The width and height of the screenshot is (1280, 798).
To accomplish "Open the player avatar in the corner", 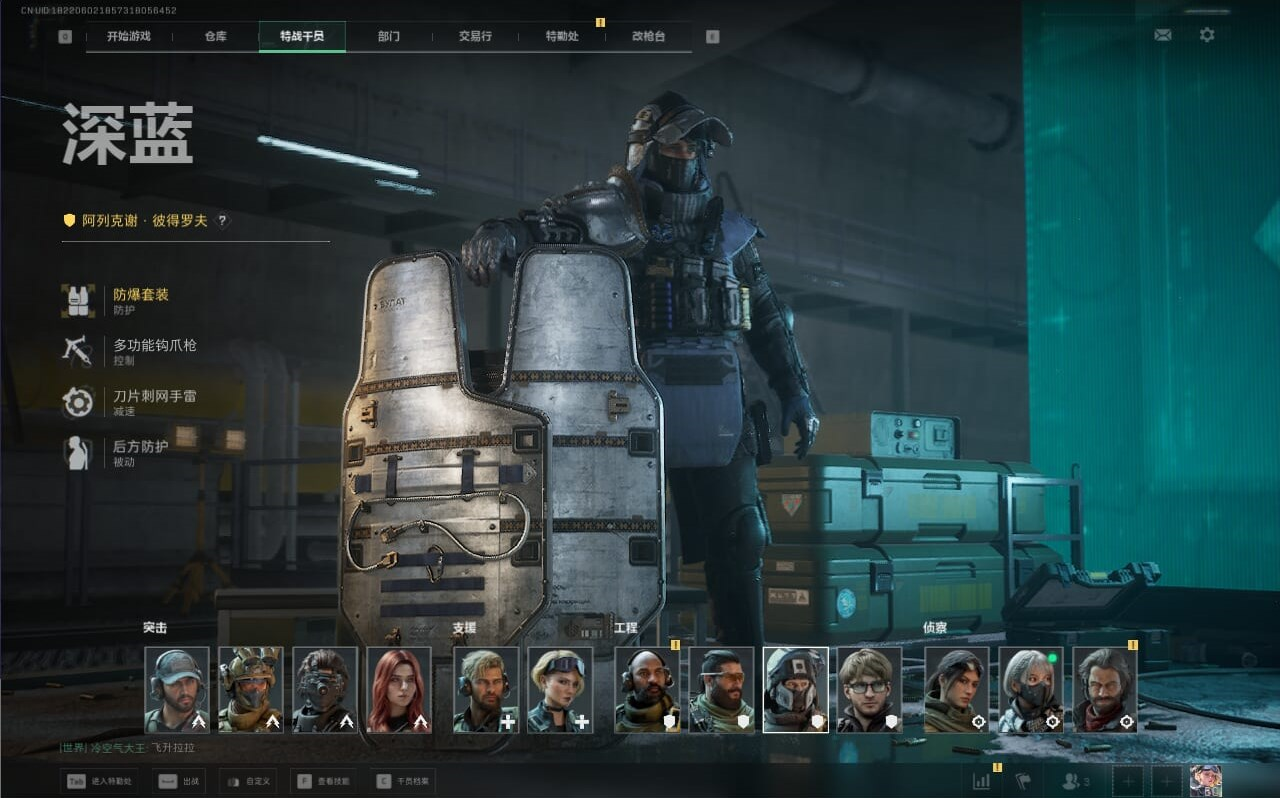I will click(x=1205, y=781).
